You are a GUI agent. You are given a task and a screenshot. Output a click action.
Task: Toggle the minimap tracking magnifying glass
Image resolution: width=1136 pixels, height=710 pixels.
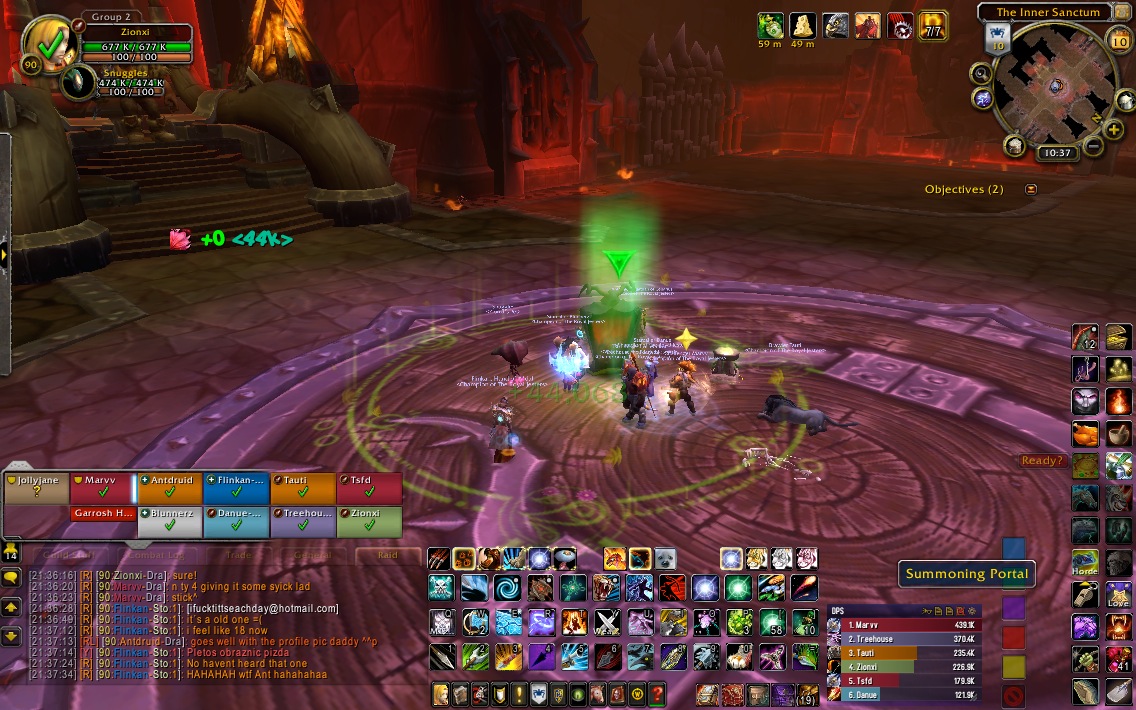click(981, 73)
